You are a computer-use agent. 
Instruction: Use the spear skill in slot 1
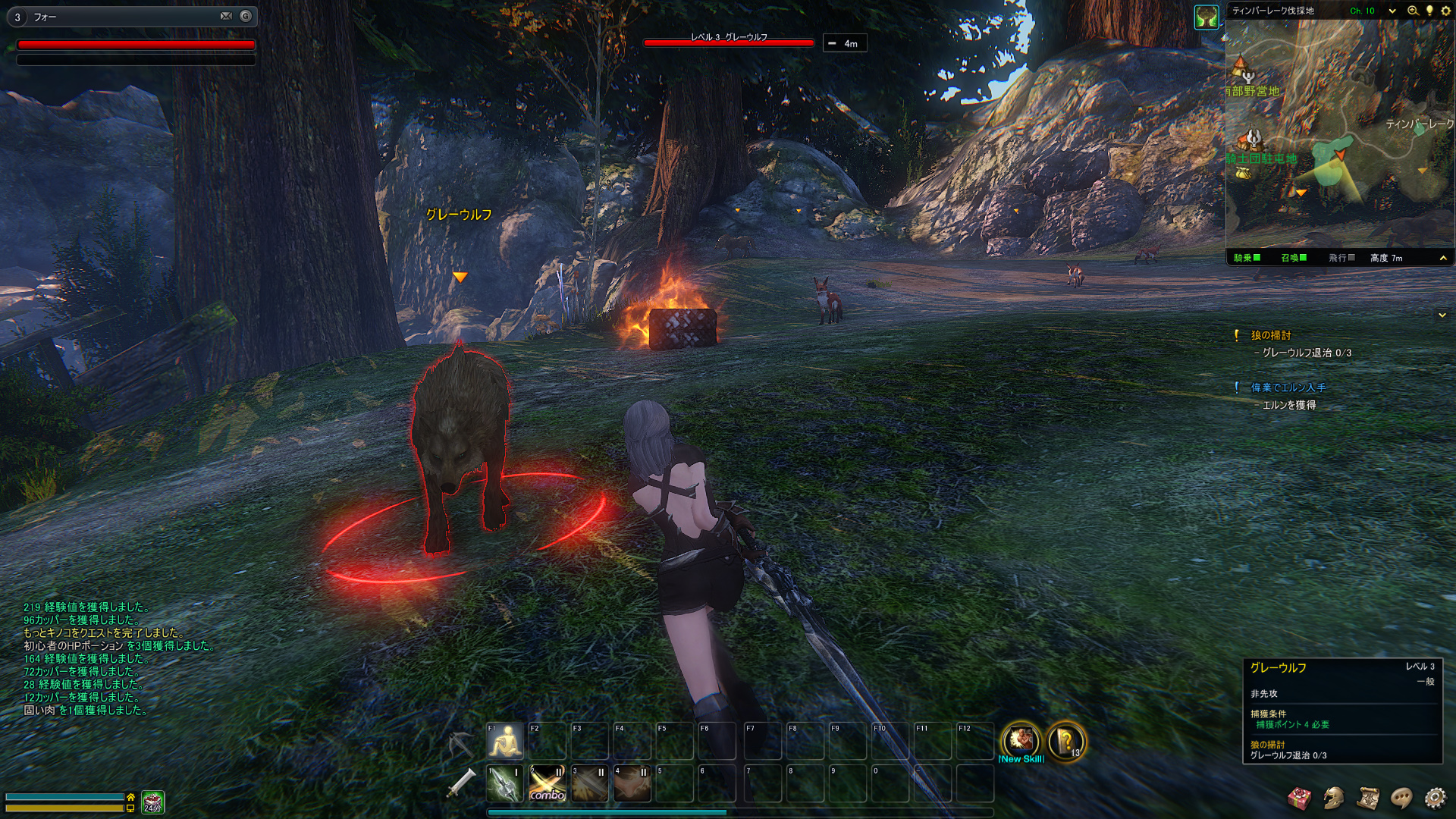tap(505, 783)
